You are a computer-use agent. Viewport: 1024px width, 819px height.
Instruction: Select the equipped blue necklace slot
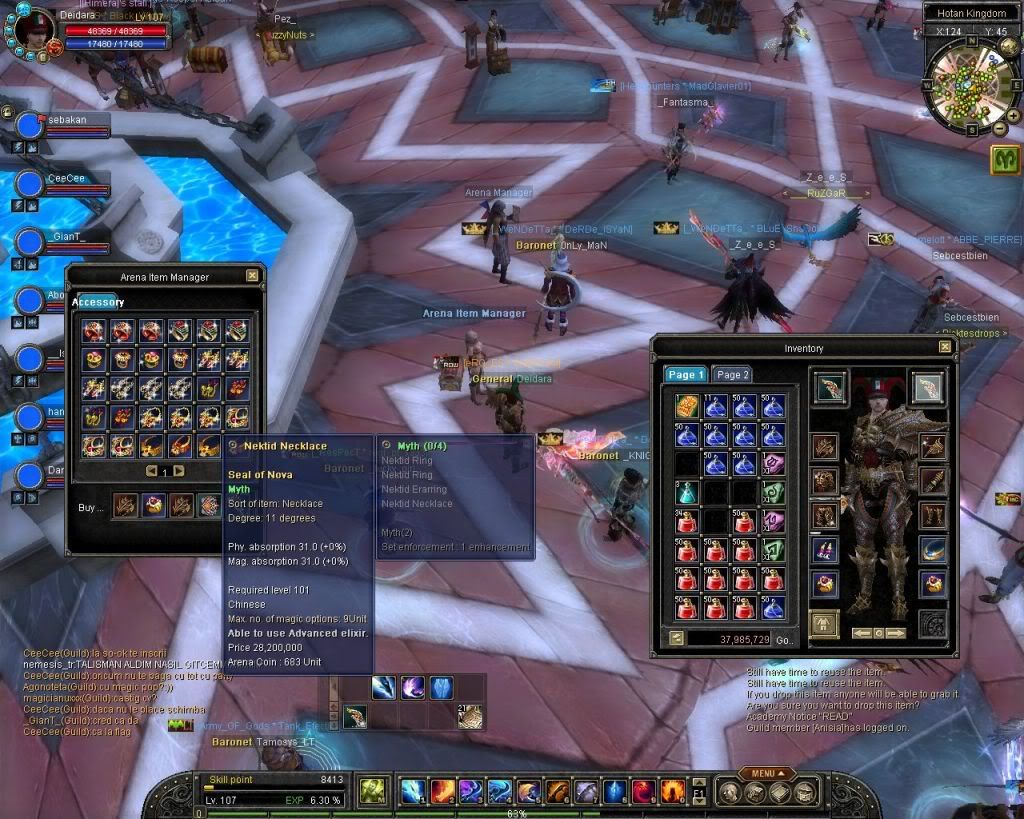coord(932,551)
